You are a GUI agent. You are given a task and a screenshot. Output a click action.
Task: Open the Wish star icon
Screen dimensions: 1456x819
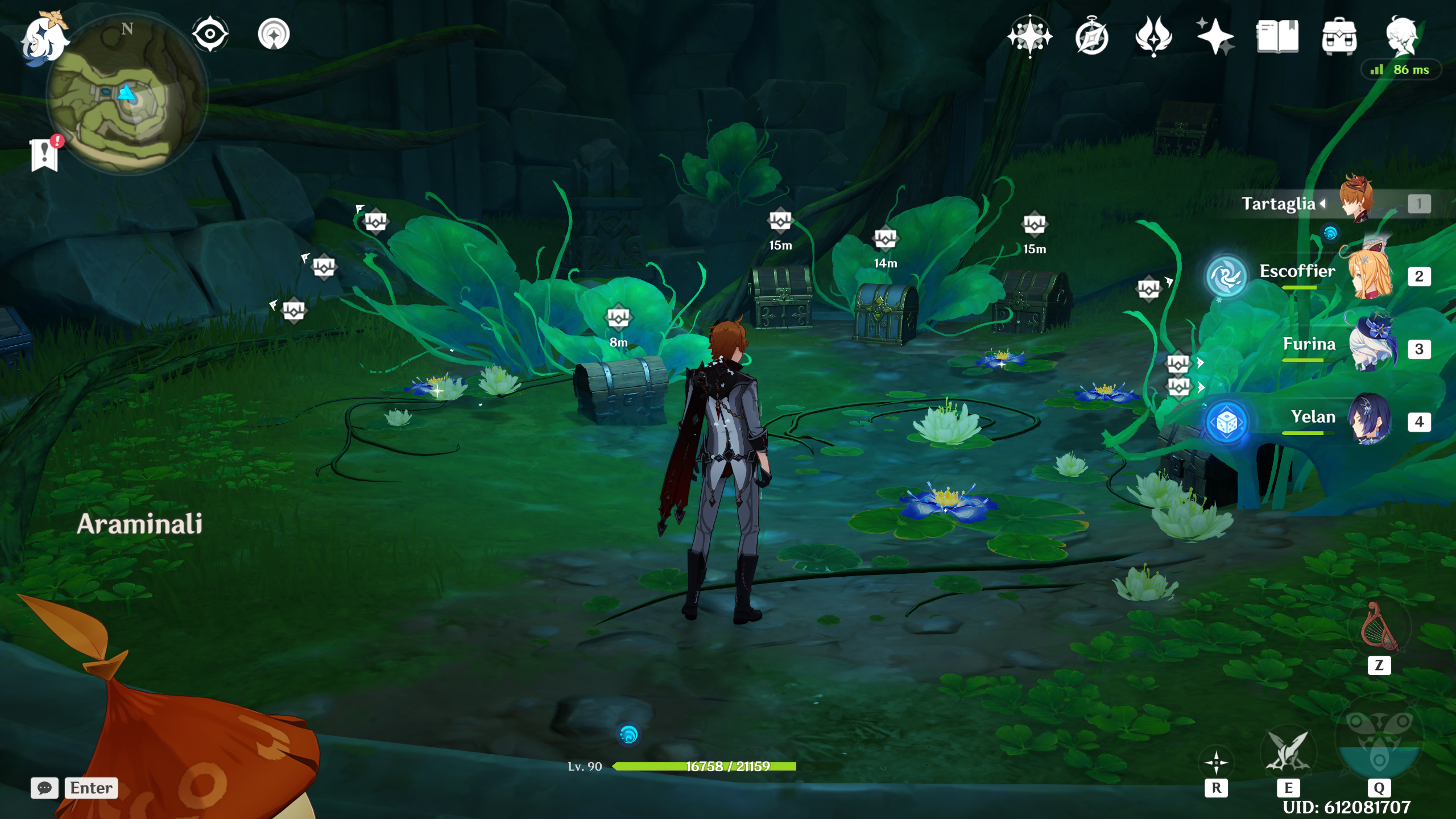[1215, 36]
